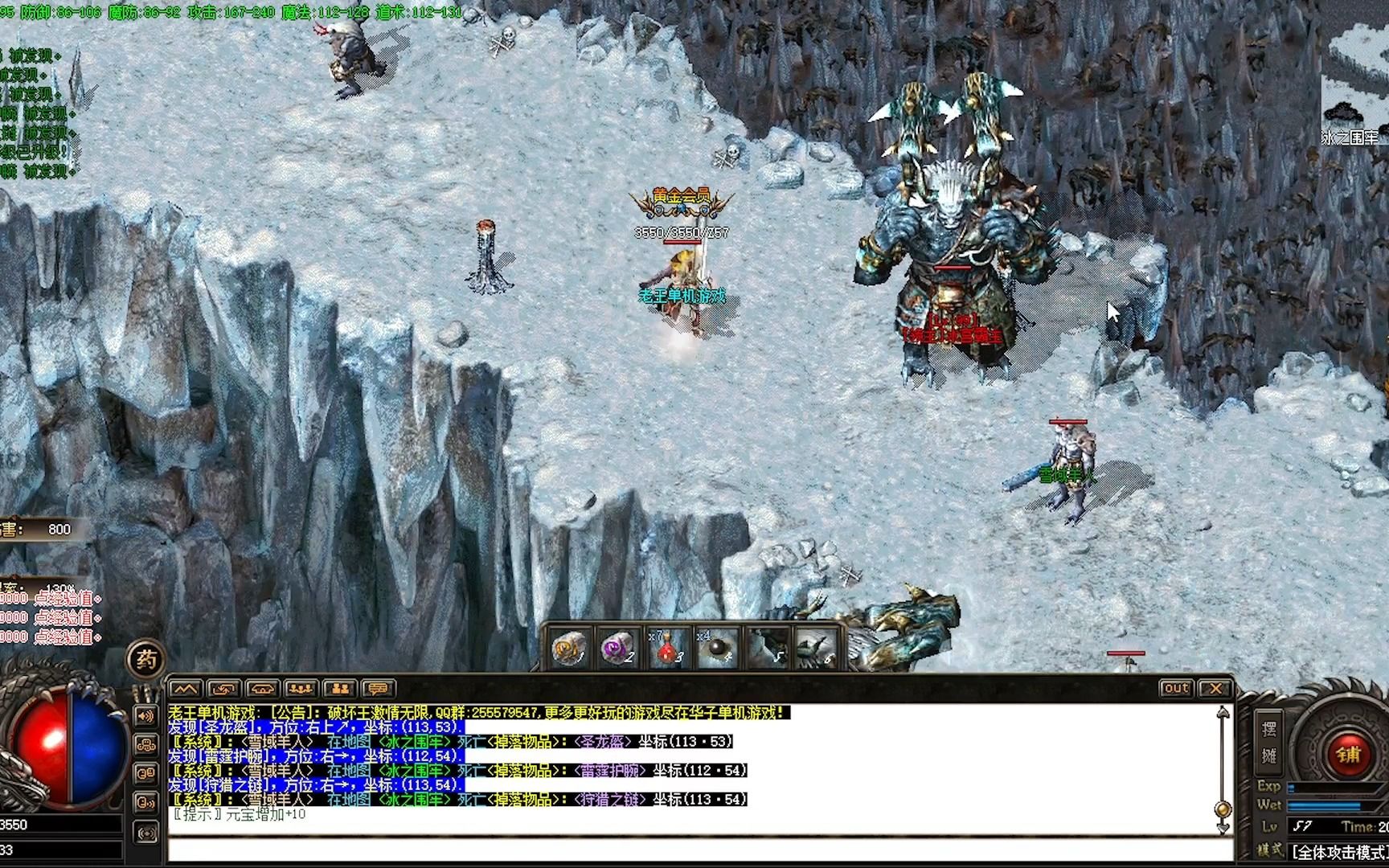Click the speaker announcement icon beside the chat
The width and height of the screenshot is (1389, 868).
coord(145,716)
